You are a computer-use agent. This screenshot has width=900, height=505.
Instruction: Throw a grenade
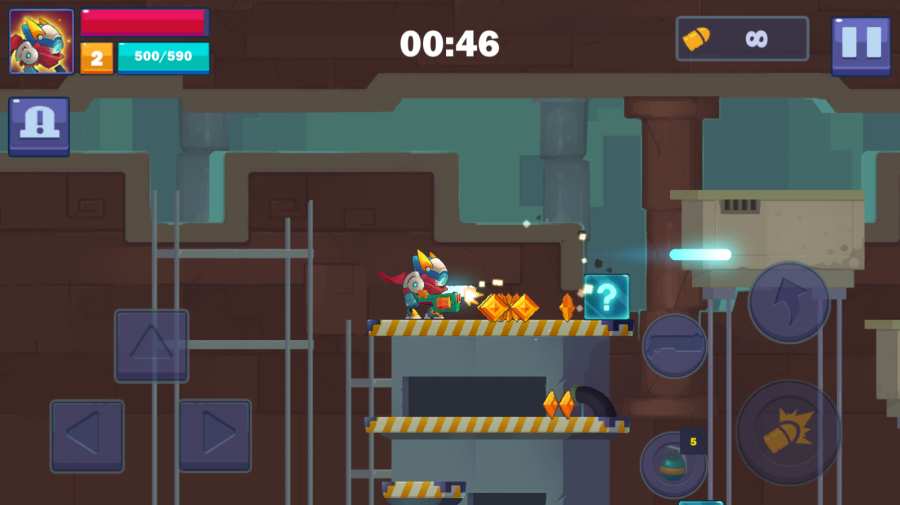click(671, 465)
